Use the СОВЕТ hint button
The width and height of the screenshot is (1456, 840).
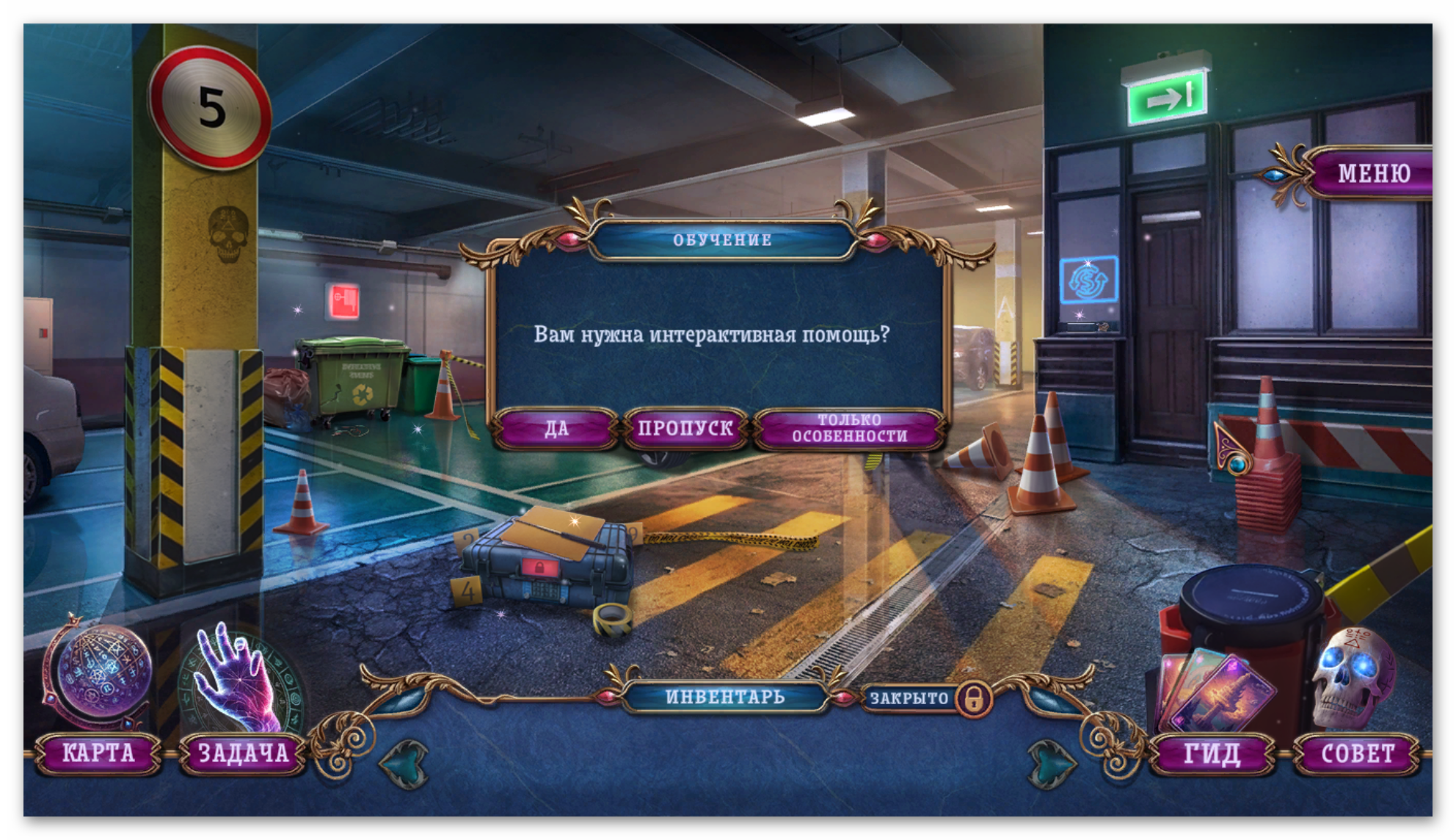pos(1357,753)
